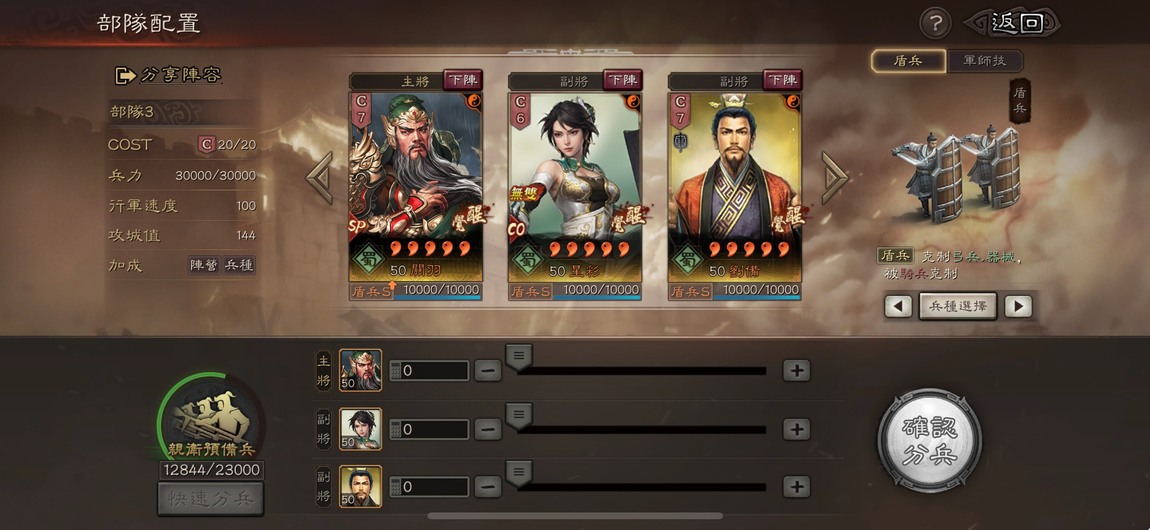Open the question mark help button

click(935, 23)
